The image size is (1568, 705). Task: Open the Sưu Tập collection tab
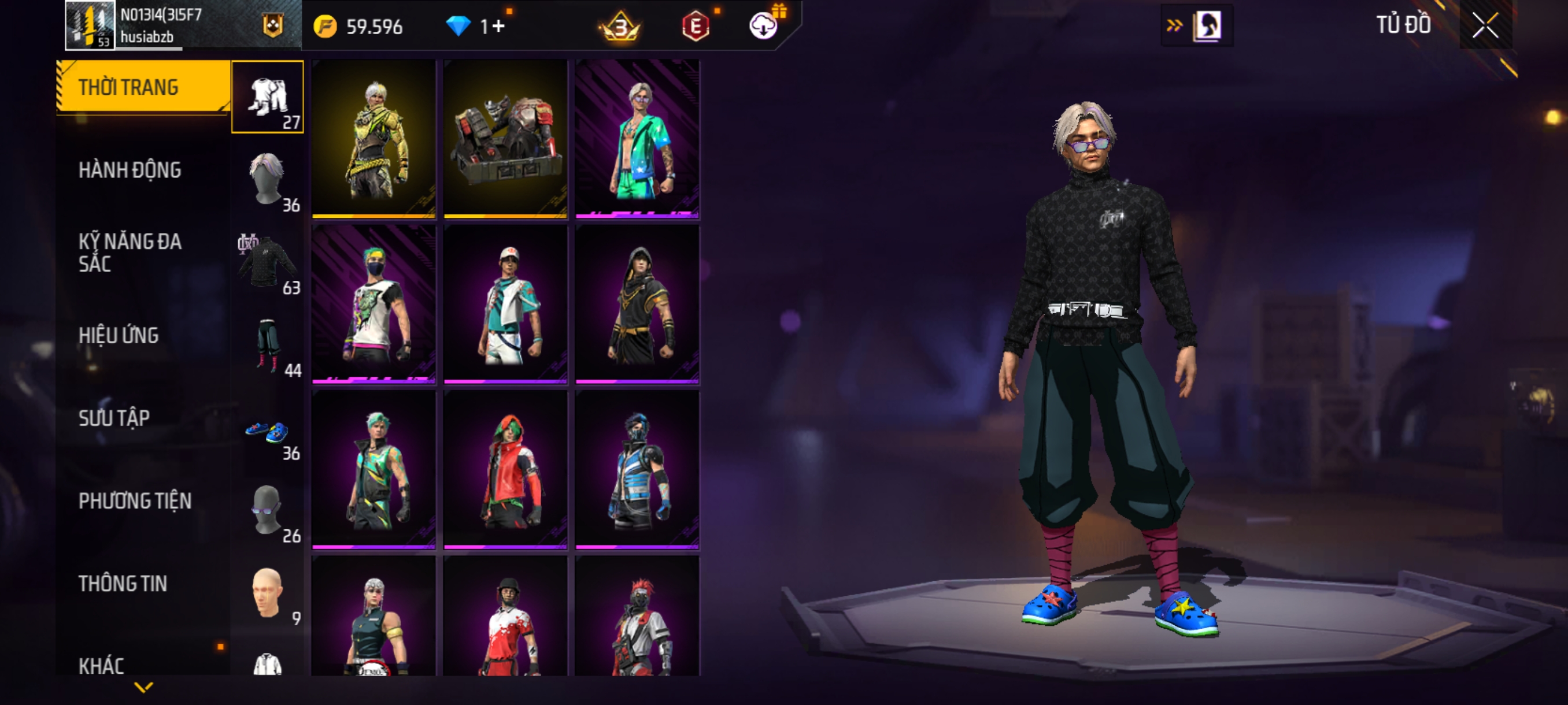[114, 418]
